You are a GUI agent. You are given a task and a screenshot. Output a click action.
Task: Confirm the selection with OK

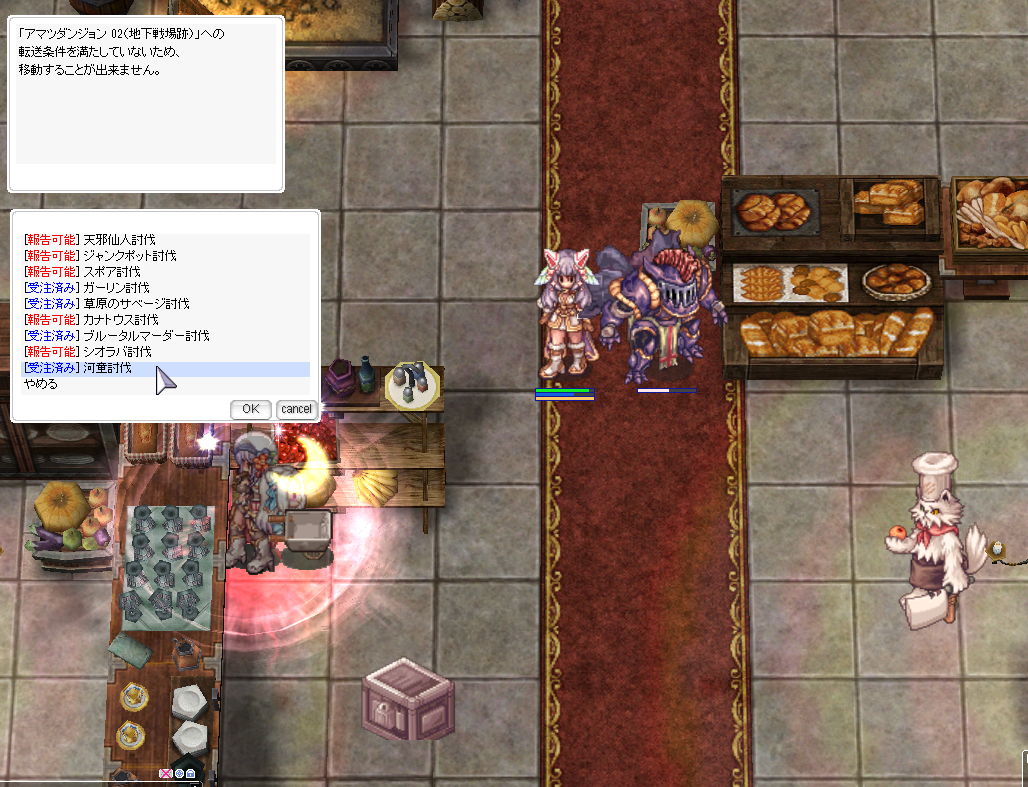[x=251, y=409]
